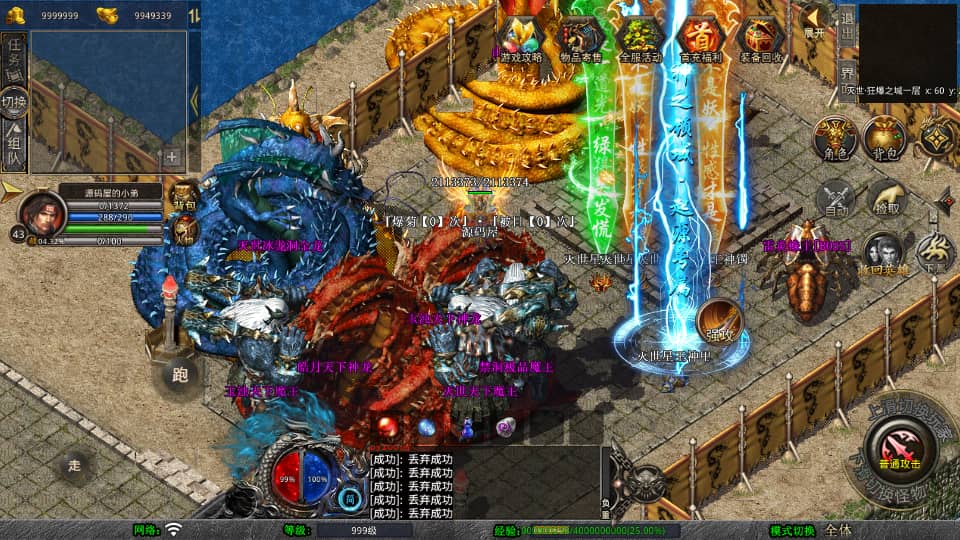Open the 角色 character panel
Image resolution: width=960 pixels, height=540 pixels.
point(832,138)
